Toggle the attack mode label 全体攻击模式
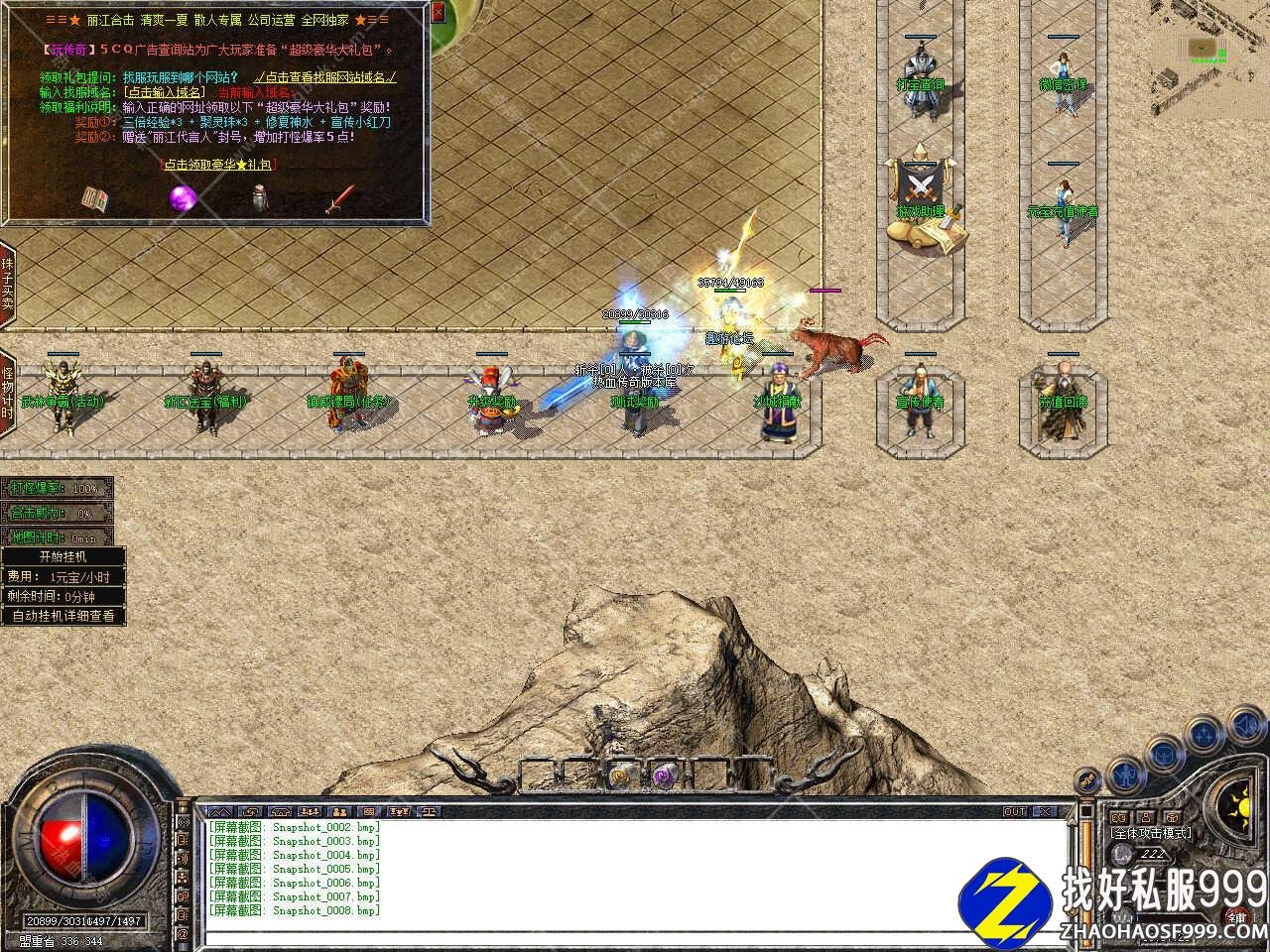The height and width of the screenshot is (952, 1270). (x=1152, y=834)
